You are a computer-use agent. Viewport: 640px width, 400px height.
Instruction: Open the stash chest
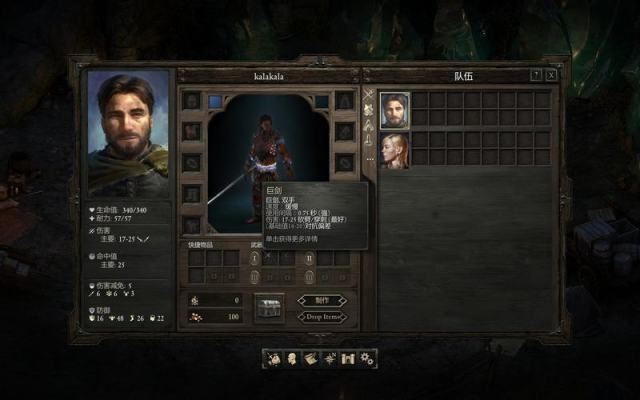[269, 307]
